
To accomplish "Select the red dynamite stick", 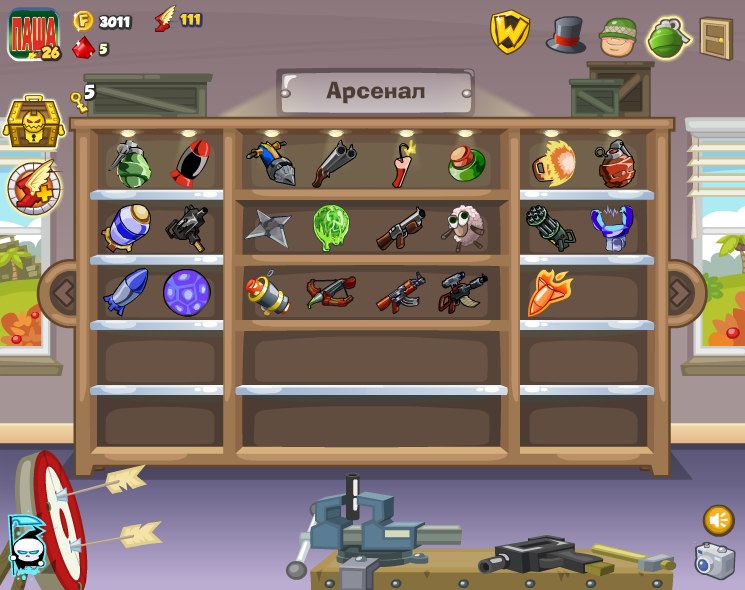I will click(x=401, y=164).
